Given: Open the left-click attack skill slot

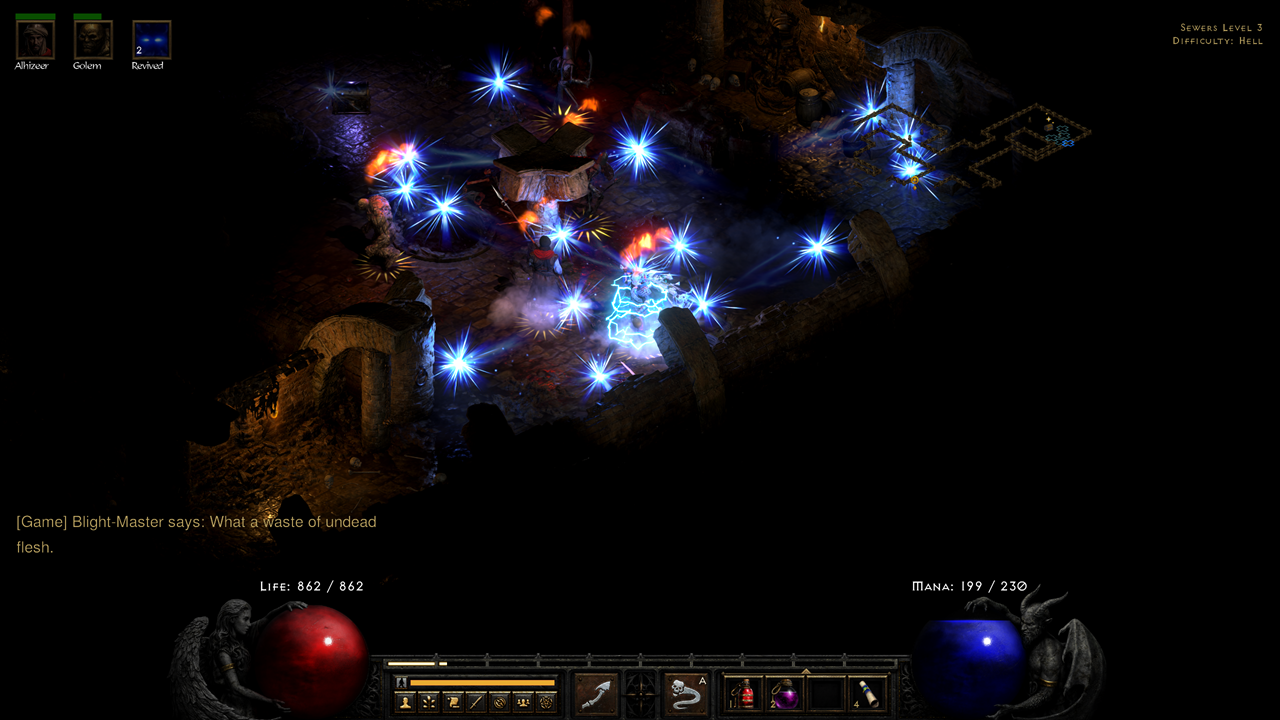Looking at the screenshot, I should [x=597, y=694].
